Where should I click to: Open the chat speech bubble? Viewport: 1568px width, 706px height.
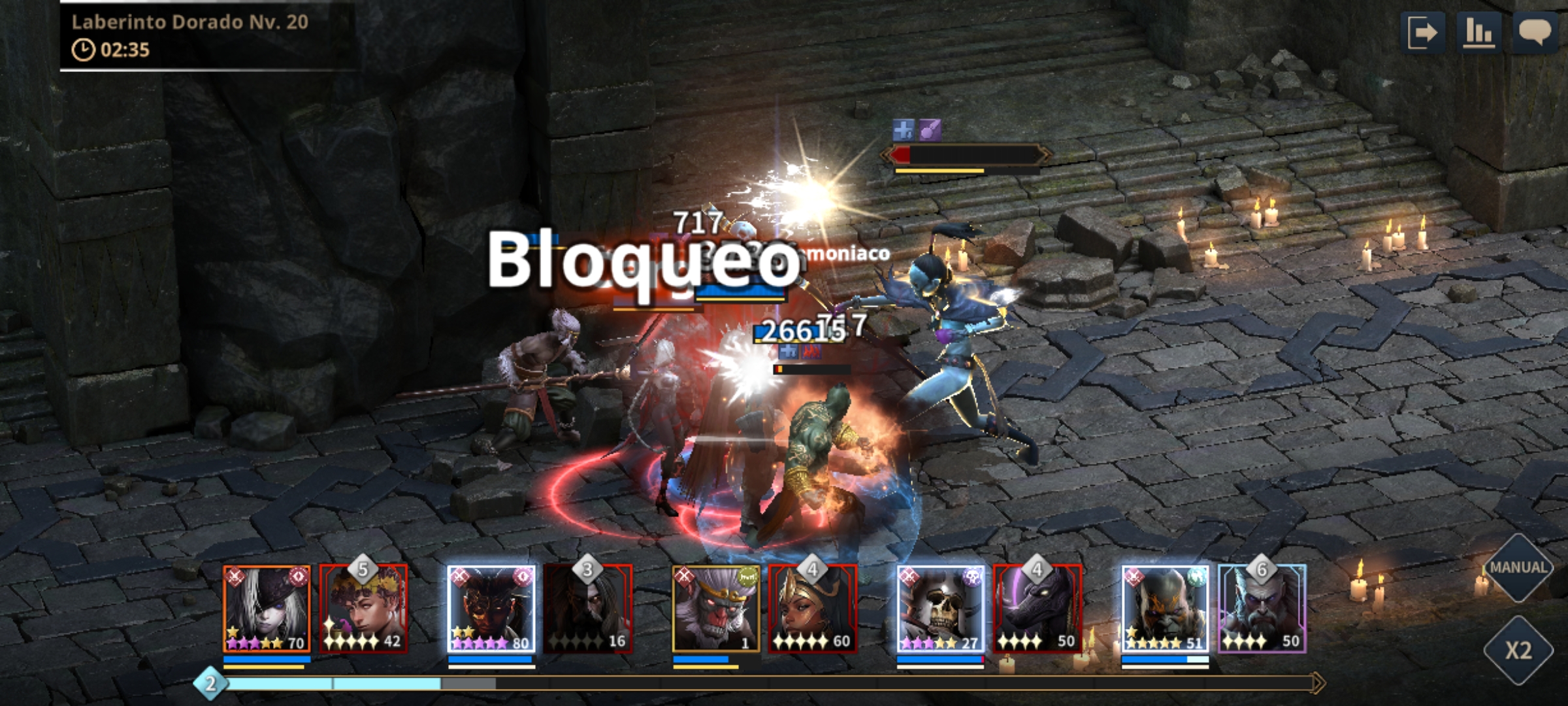pos(1535,33)
